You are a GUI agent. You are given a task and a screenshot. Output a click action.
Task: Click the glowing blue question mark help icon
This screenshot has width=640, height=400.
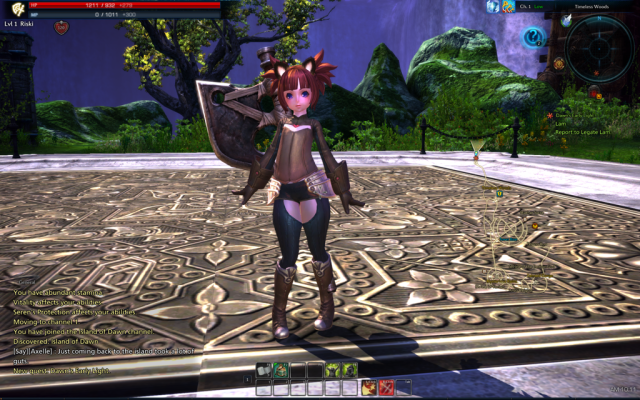pyautogui.click(x=534, y=37)
